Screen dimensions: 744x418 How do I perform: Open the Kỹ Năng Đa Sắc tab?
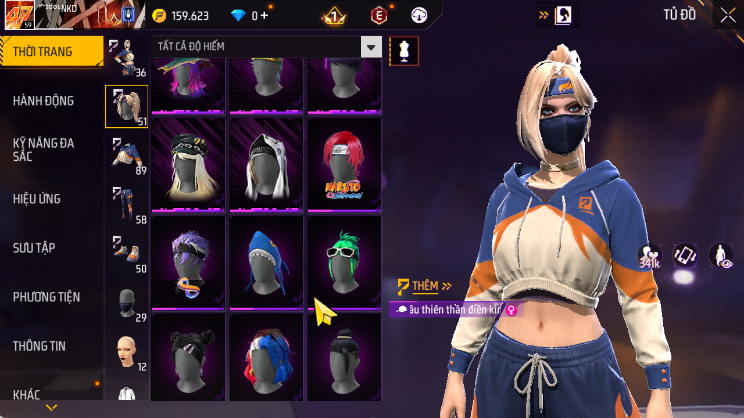44,150
